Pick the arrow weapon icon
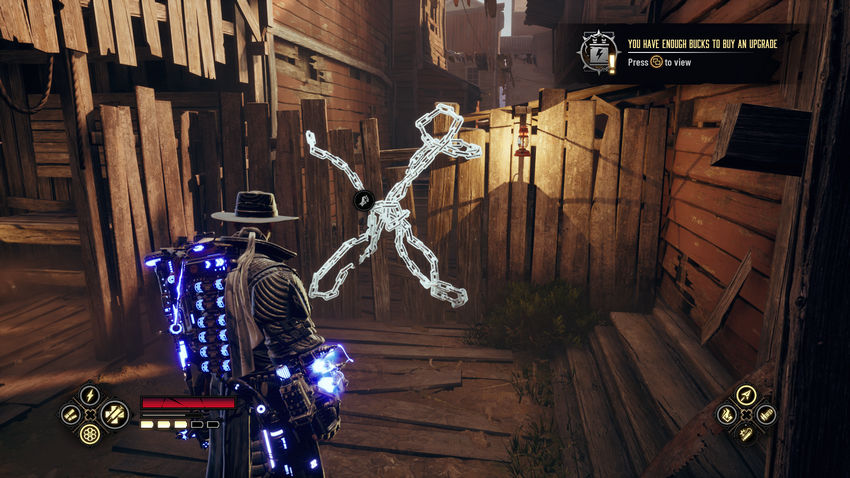This screenshot has height=478, width=850. (x=744, y=394)
